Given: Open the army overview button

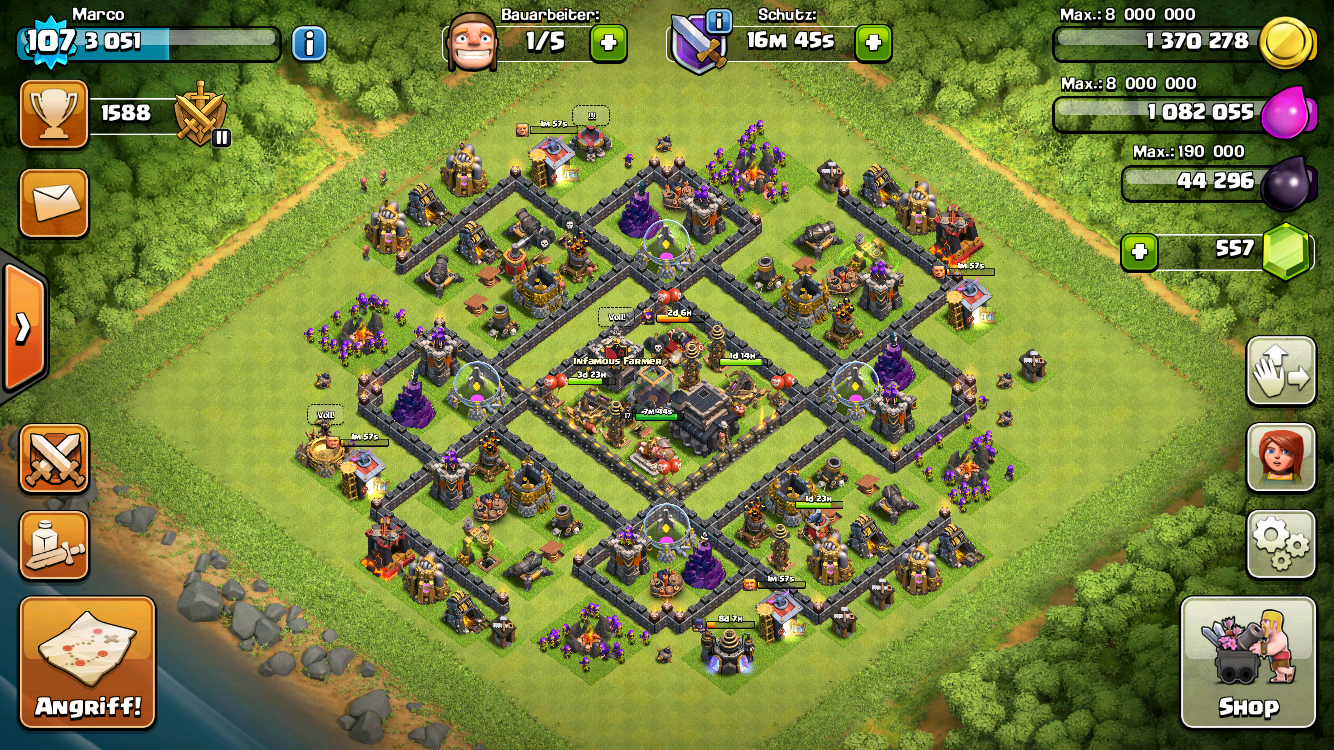Looking at the screenshot, I should tap(54, 545).
